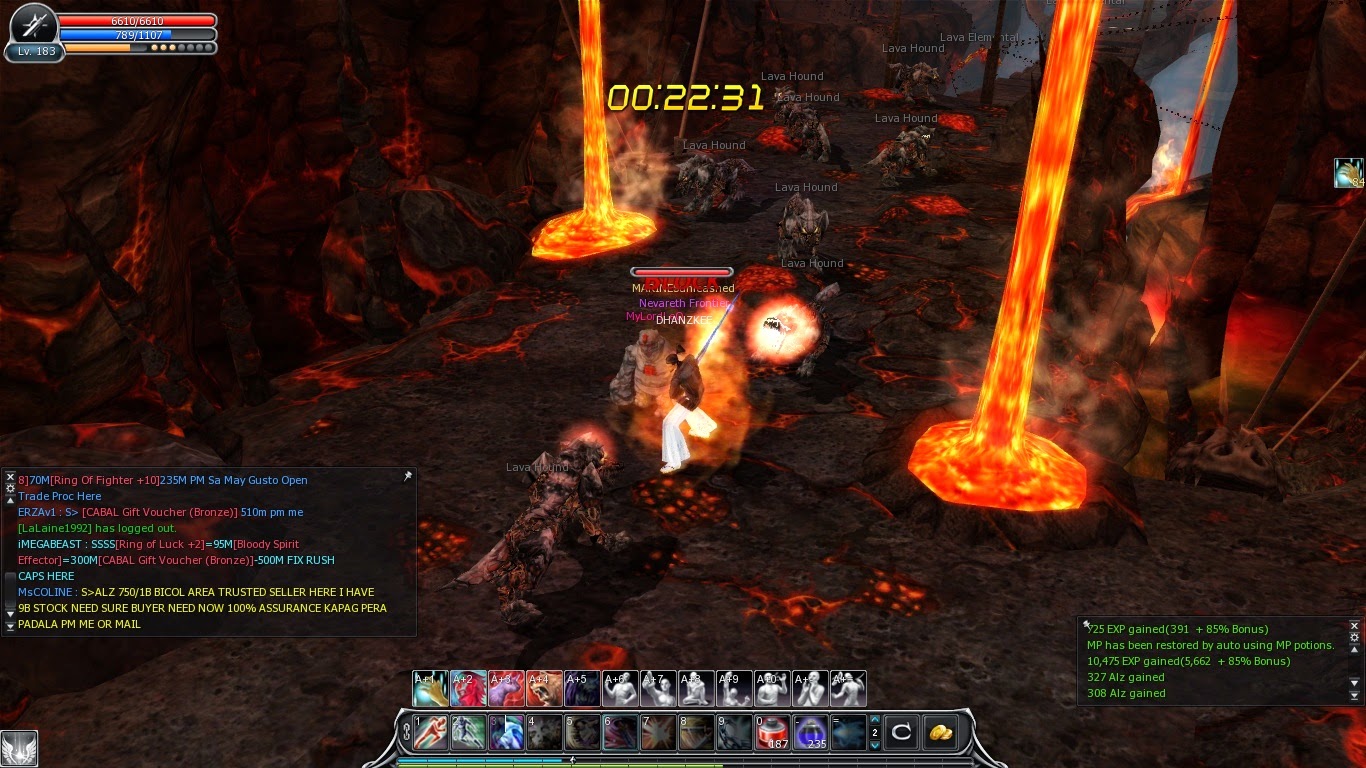Image resolution: width=1366 pixels, height=768 pixels.
Task: Trigger the A+4 roaring beast skill
Action: 544,689
